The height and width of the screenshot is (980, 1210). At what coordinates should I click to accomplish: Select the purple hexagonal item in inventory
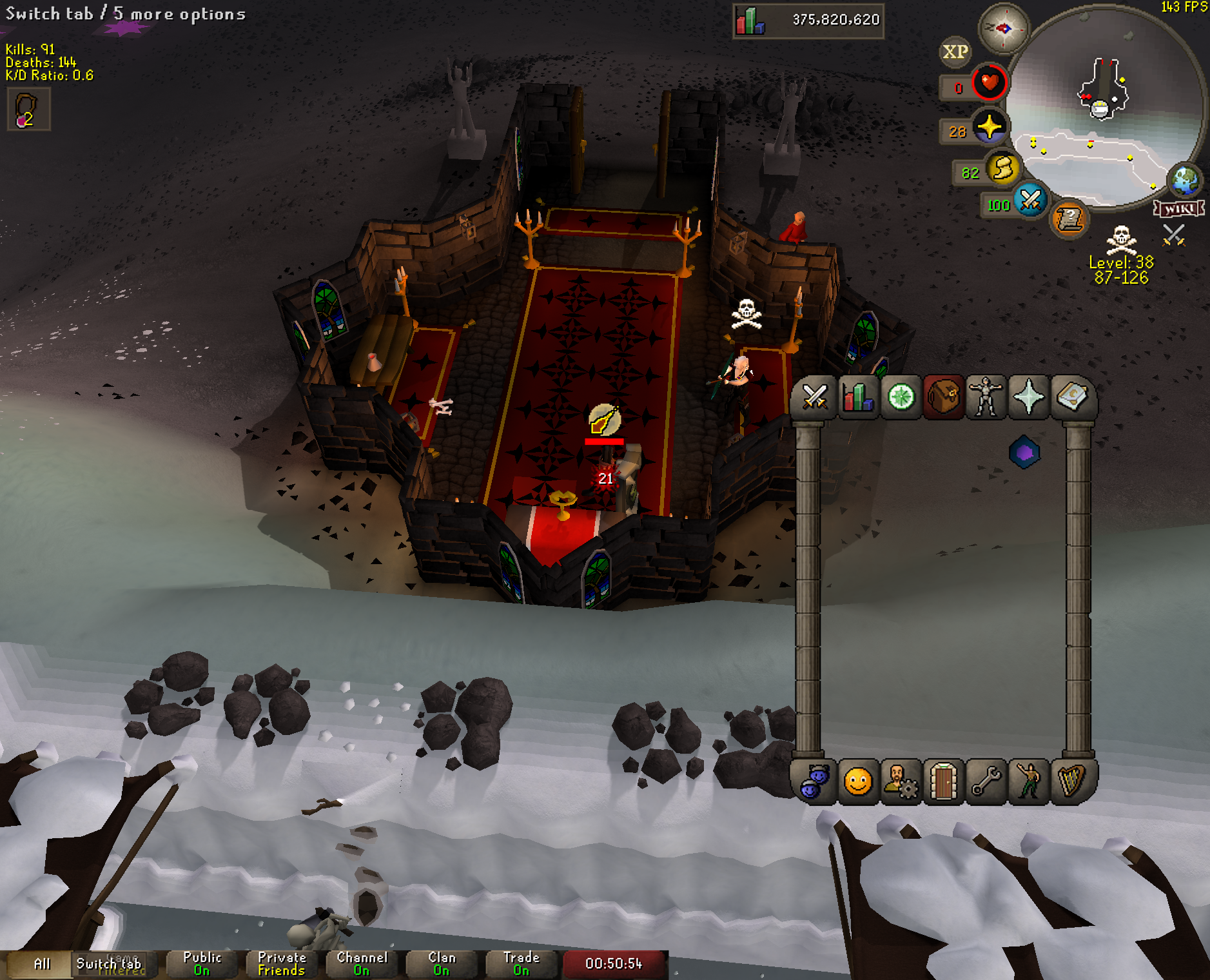click(x=1024, y=453)
